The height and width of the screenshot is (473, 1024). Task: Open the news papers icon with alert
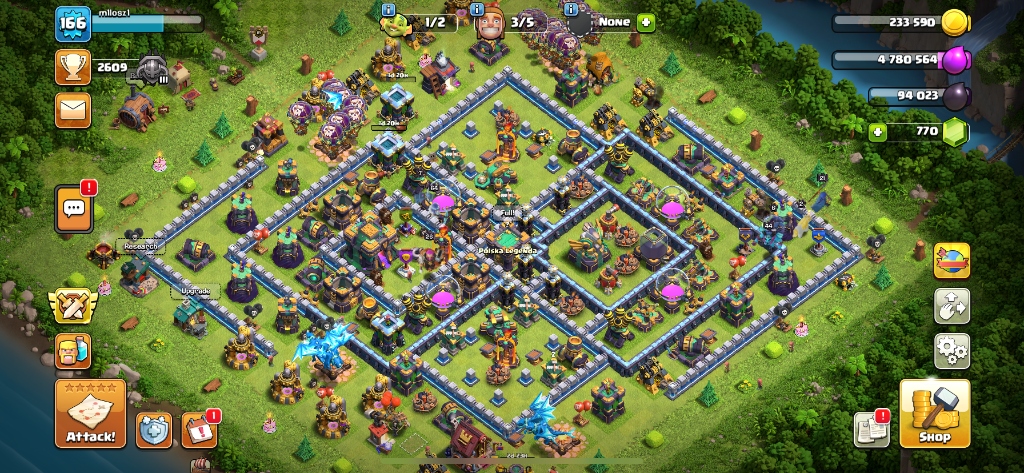pyautogui.click(x=872, y=429)
